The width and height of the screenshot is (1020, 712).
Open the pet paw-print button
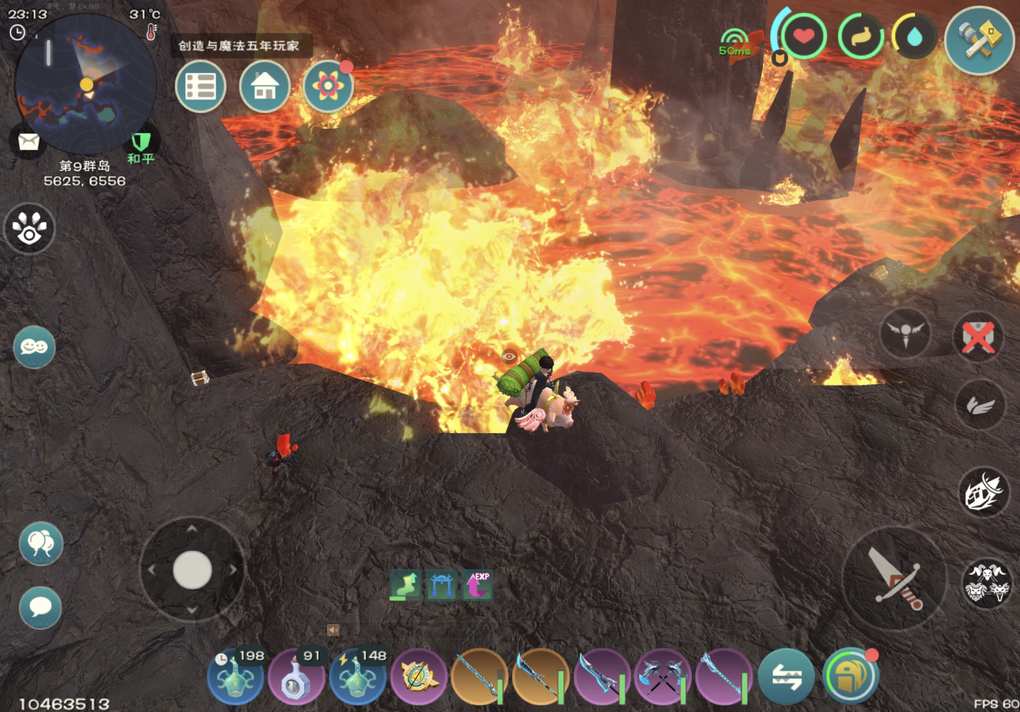[x=29, y=229]
